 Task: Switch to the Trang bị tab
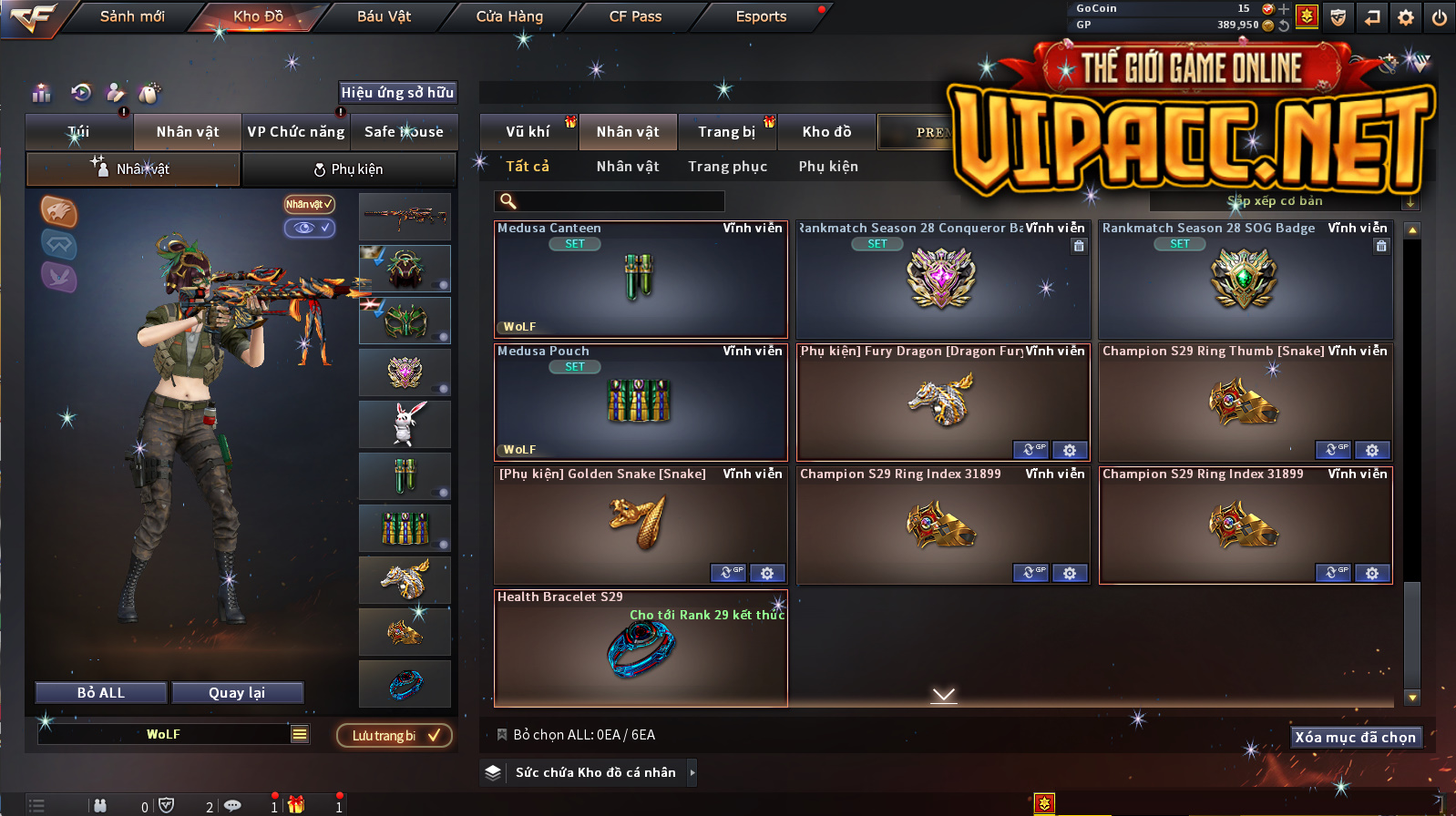726,132
